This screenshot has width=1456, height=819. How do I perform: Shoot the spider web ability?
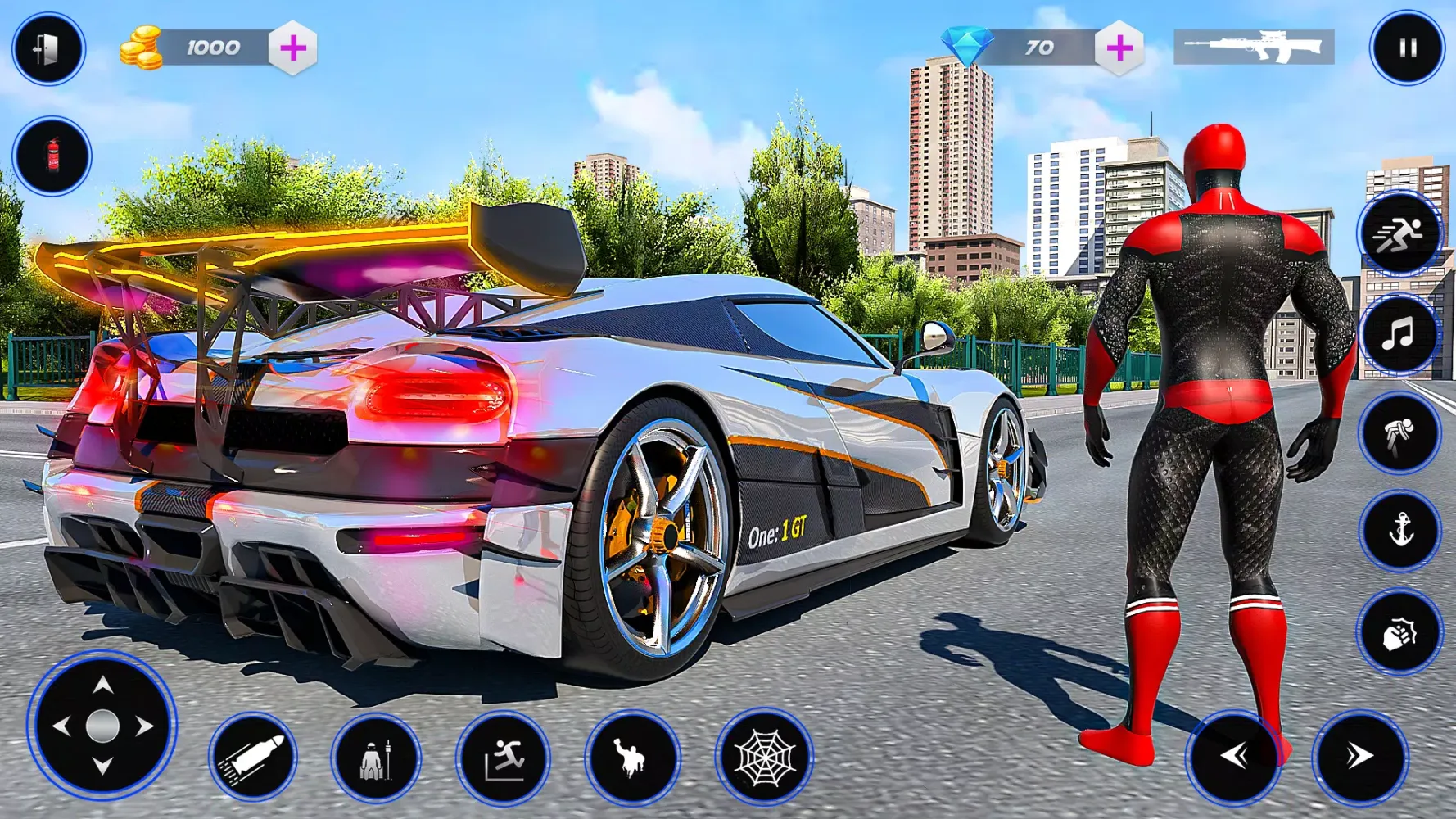point(763,758)
